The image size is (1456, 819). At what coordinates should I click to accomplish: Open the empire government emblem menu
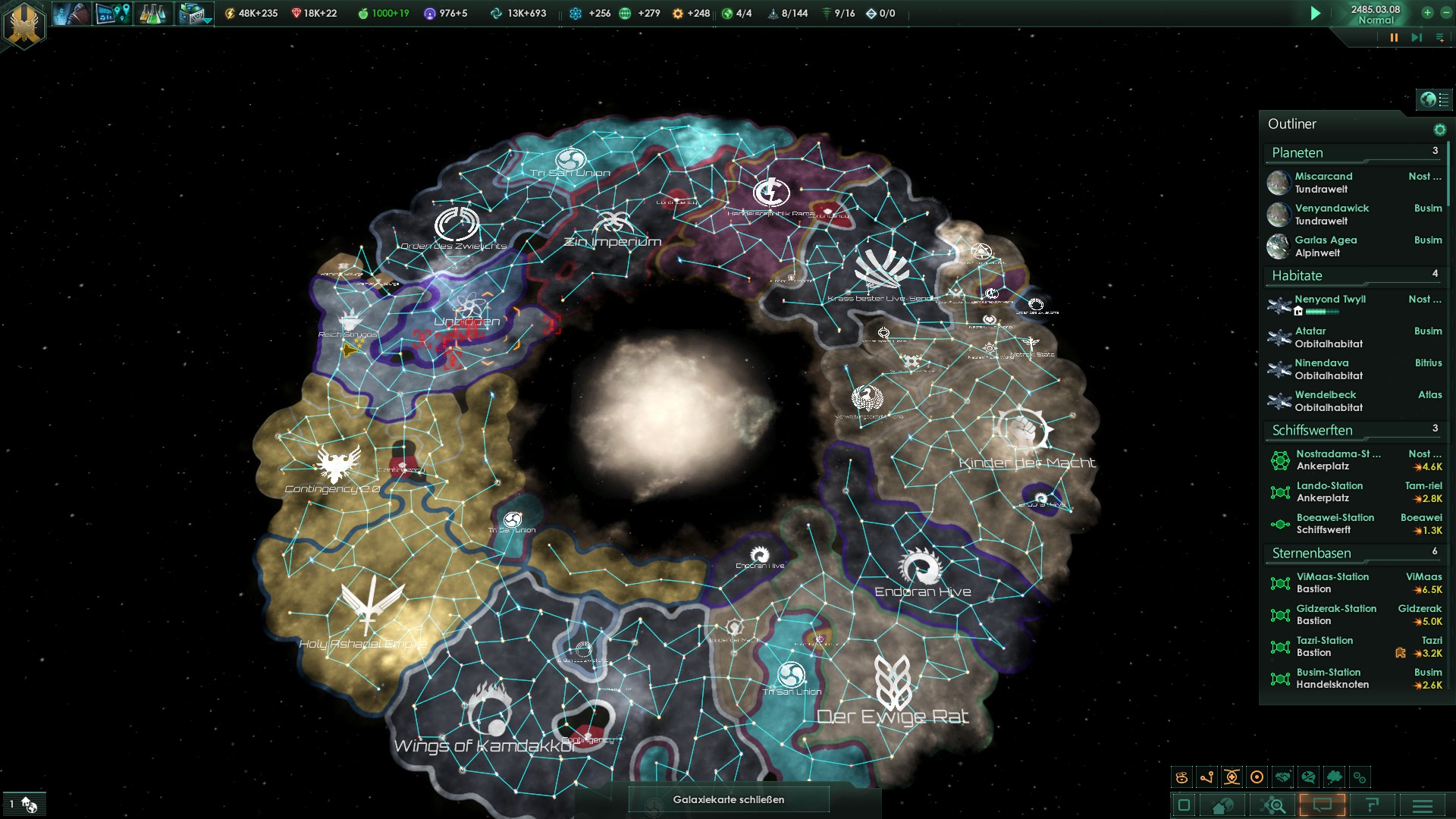coord(24,24)
